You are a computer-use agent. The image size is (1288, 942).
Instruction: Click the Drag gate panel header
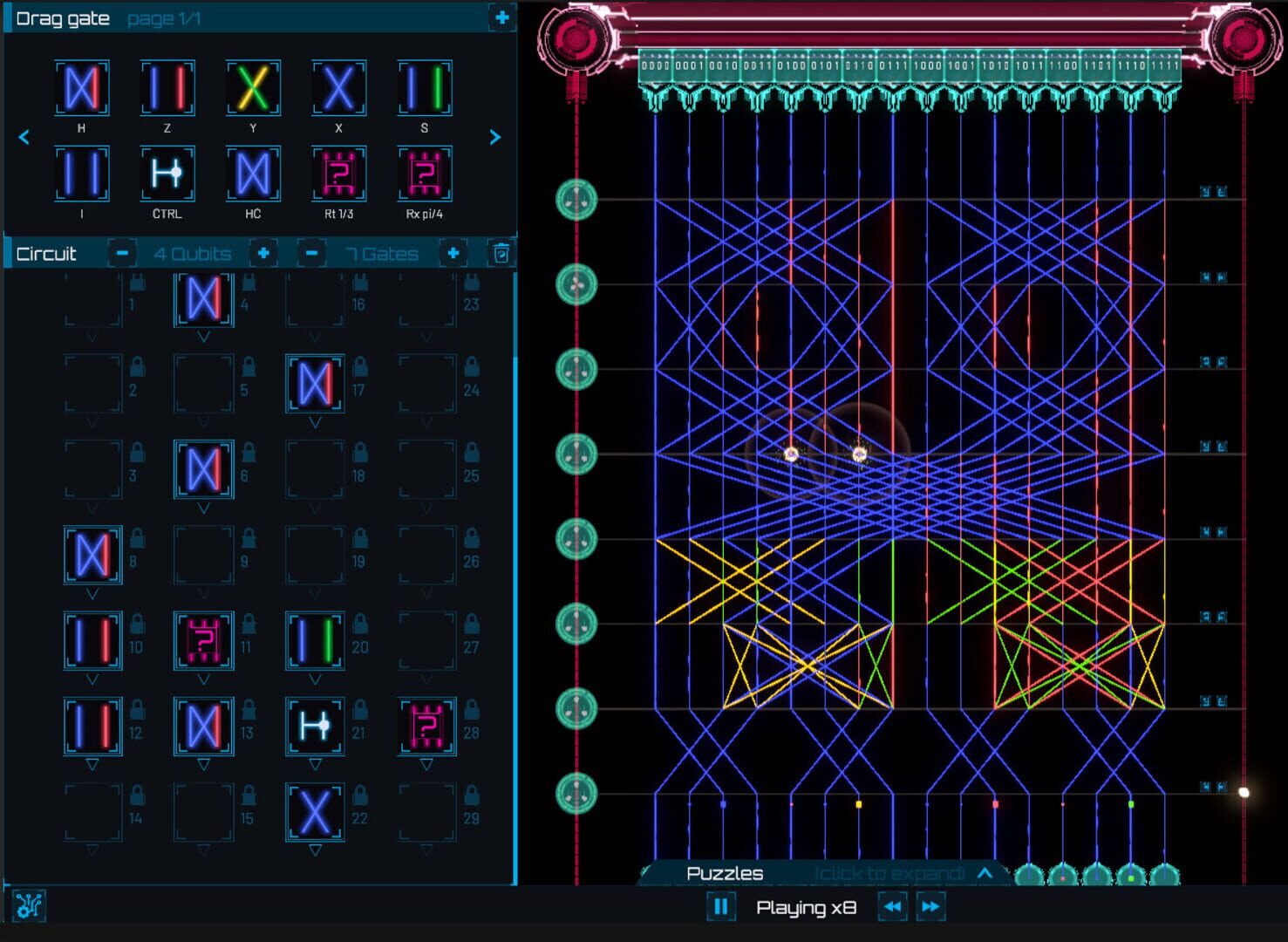pyautogui.click(x=63, y=17)
